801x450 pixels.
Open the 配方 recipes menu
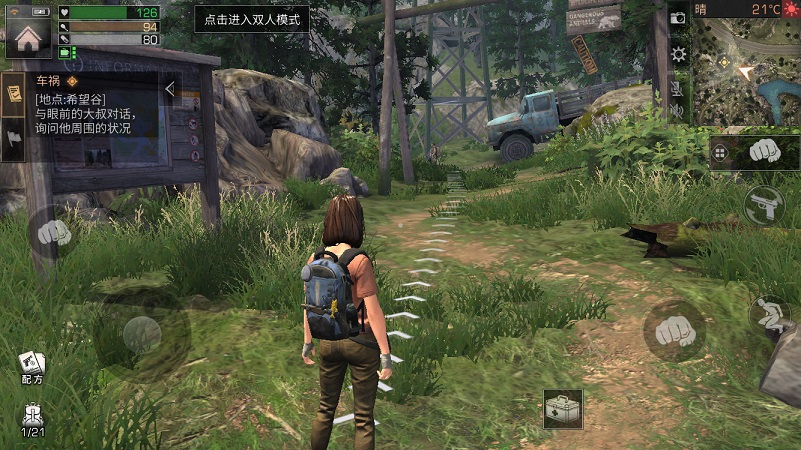[30, 367]
